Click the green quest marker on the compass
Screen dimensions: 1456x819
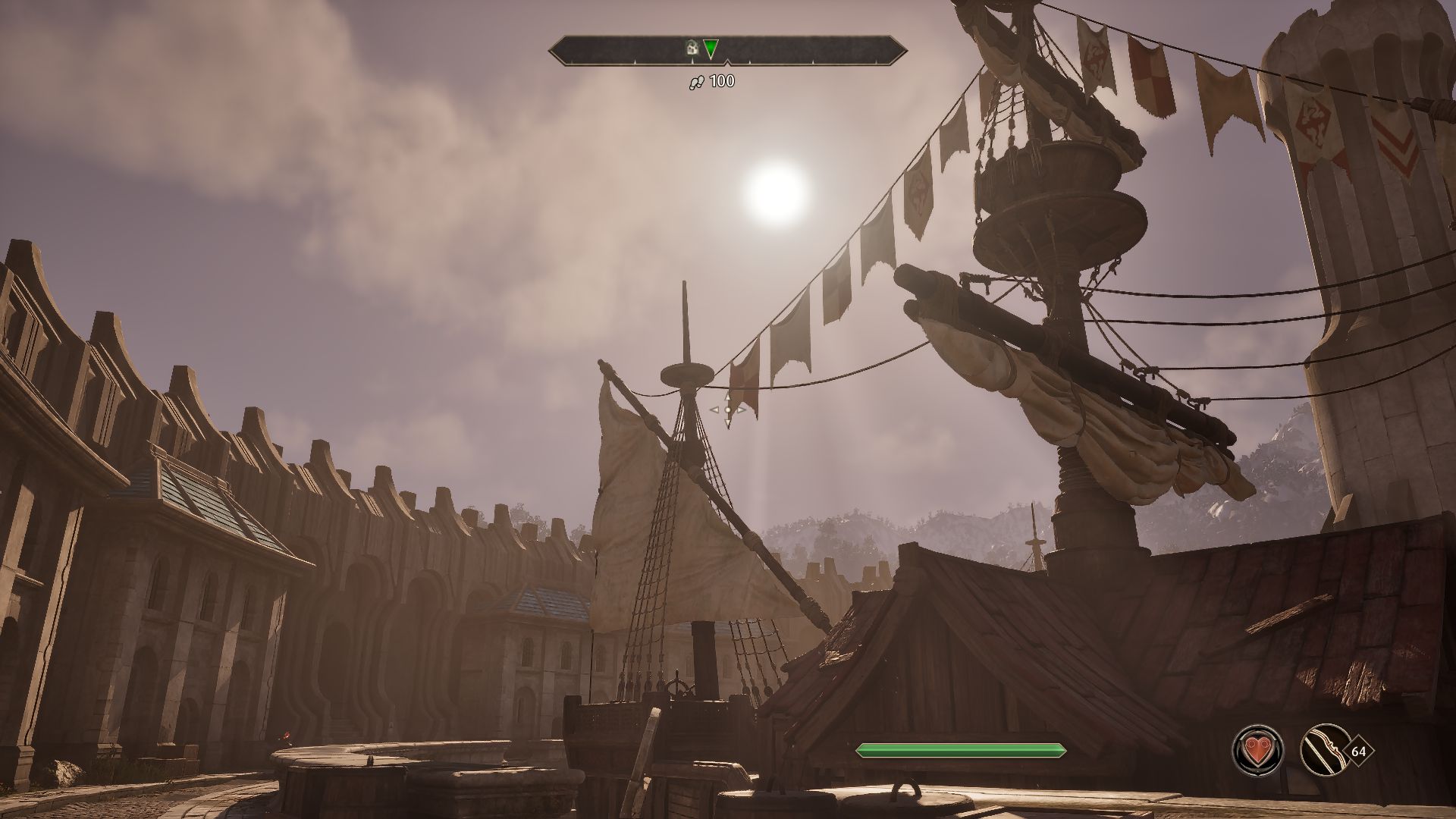coord(711,49)
